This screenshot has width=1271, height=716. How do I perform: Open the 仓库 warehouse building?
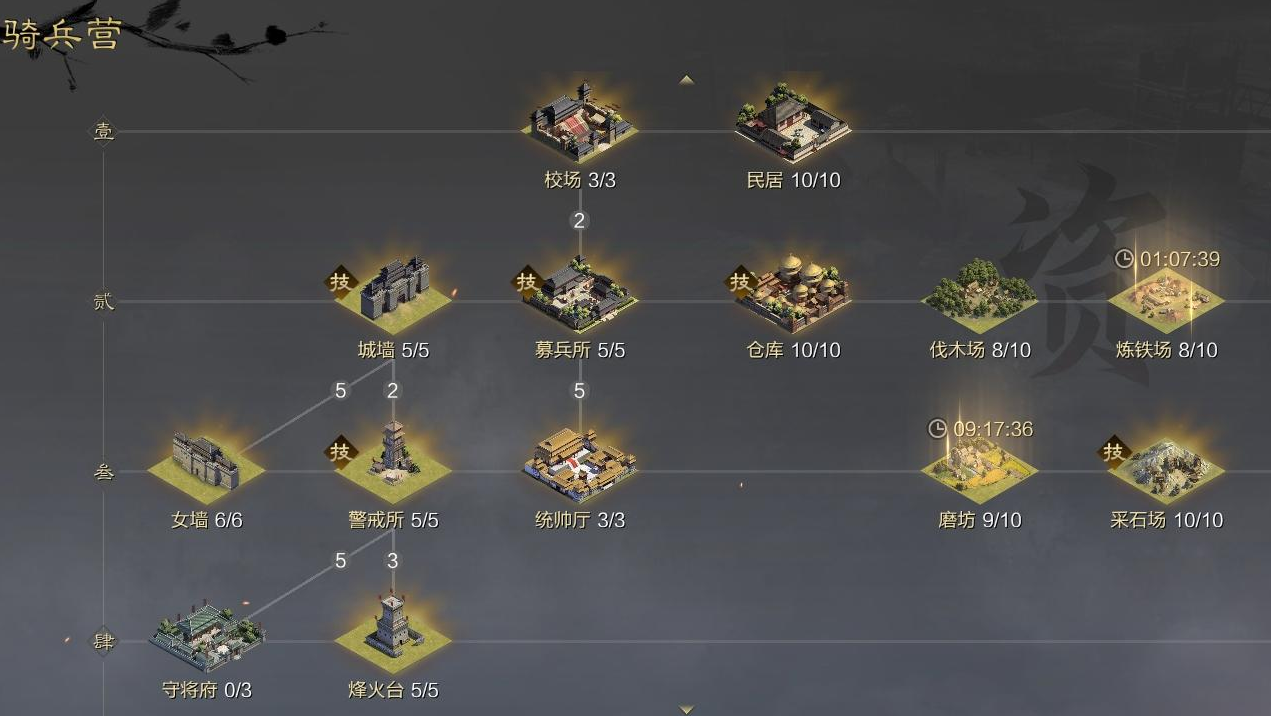coord(793,294)
